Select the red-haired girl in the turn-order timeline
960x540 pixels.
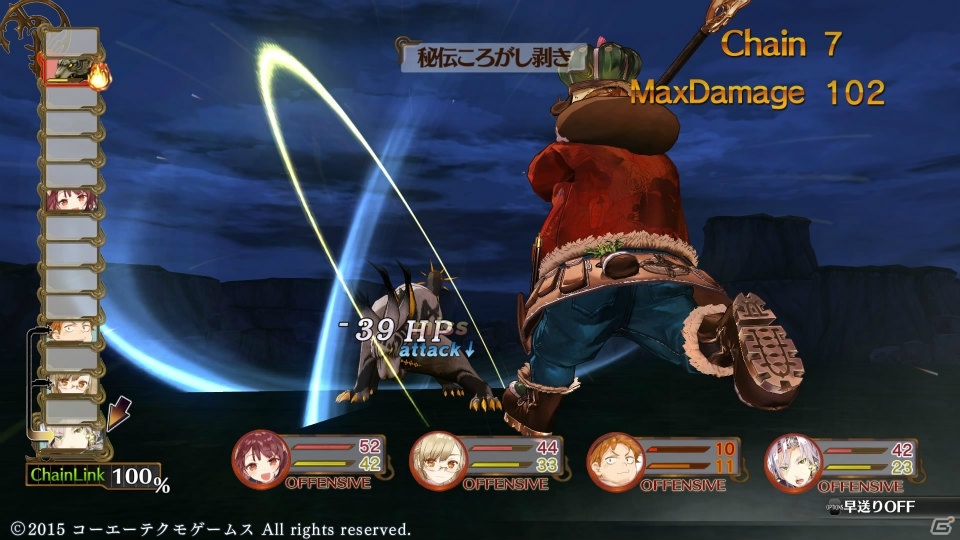pos(72,200)
